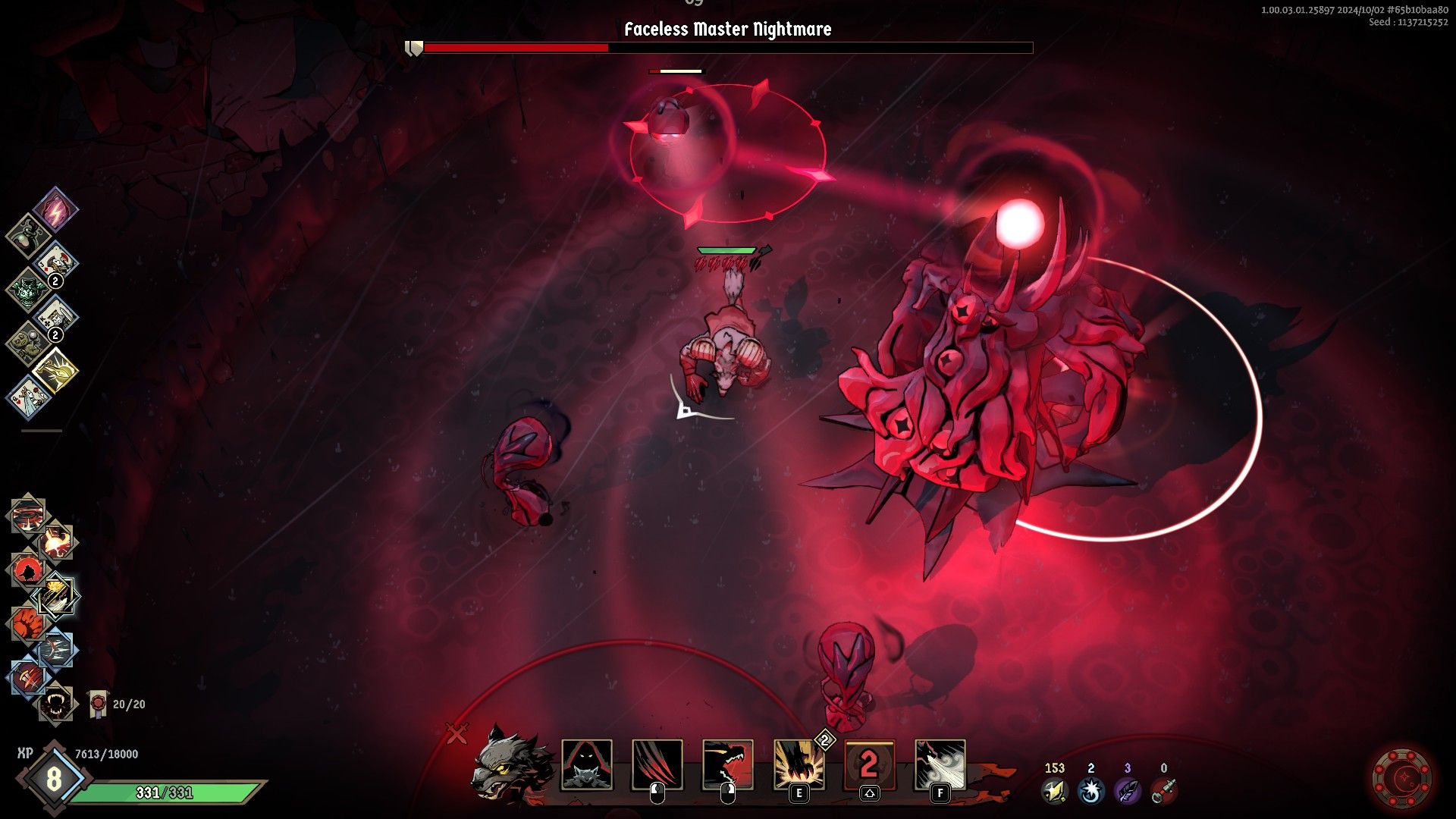The image size is (1456, 819).
Task: Activate the wolf breath ability
Action: click(x=940, y=764)
